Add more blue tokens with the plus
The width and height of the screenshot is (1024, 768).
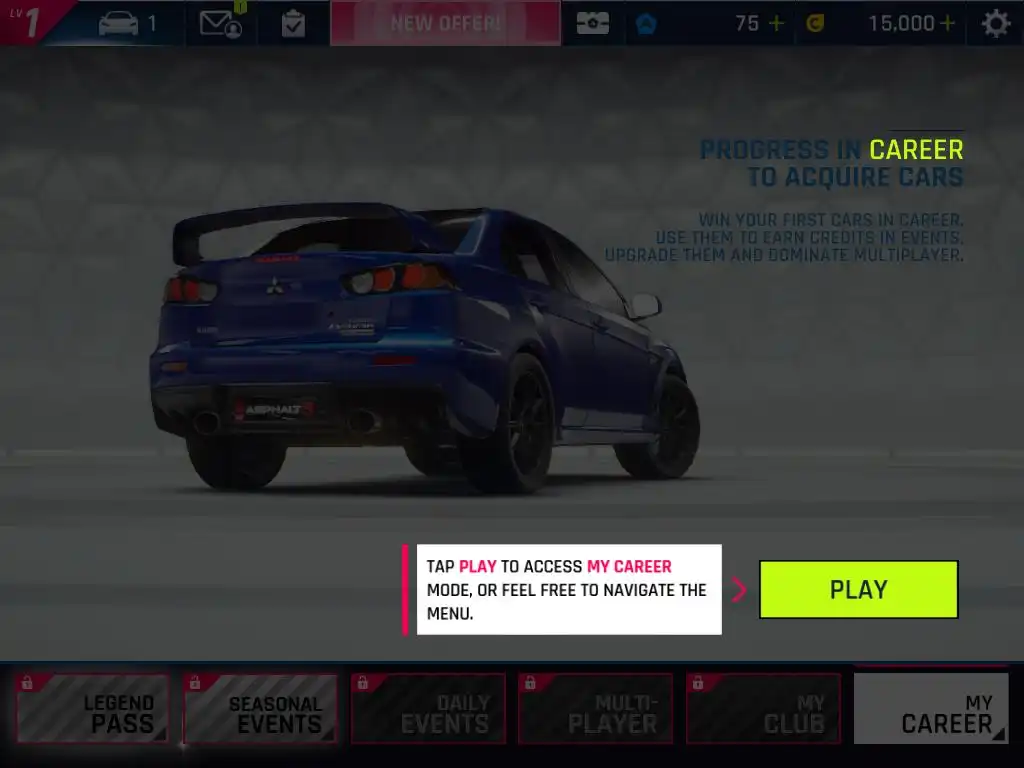point(776,23)
